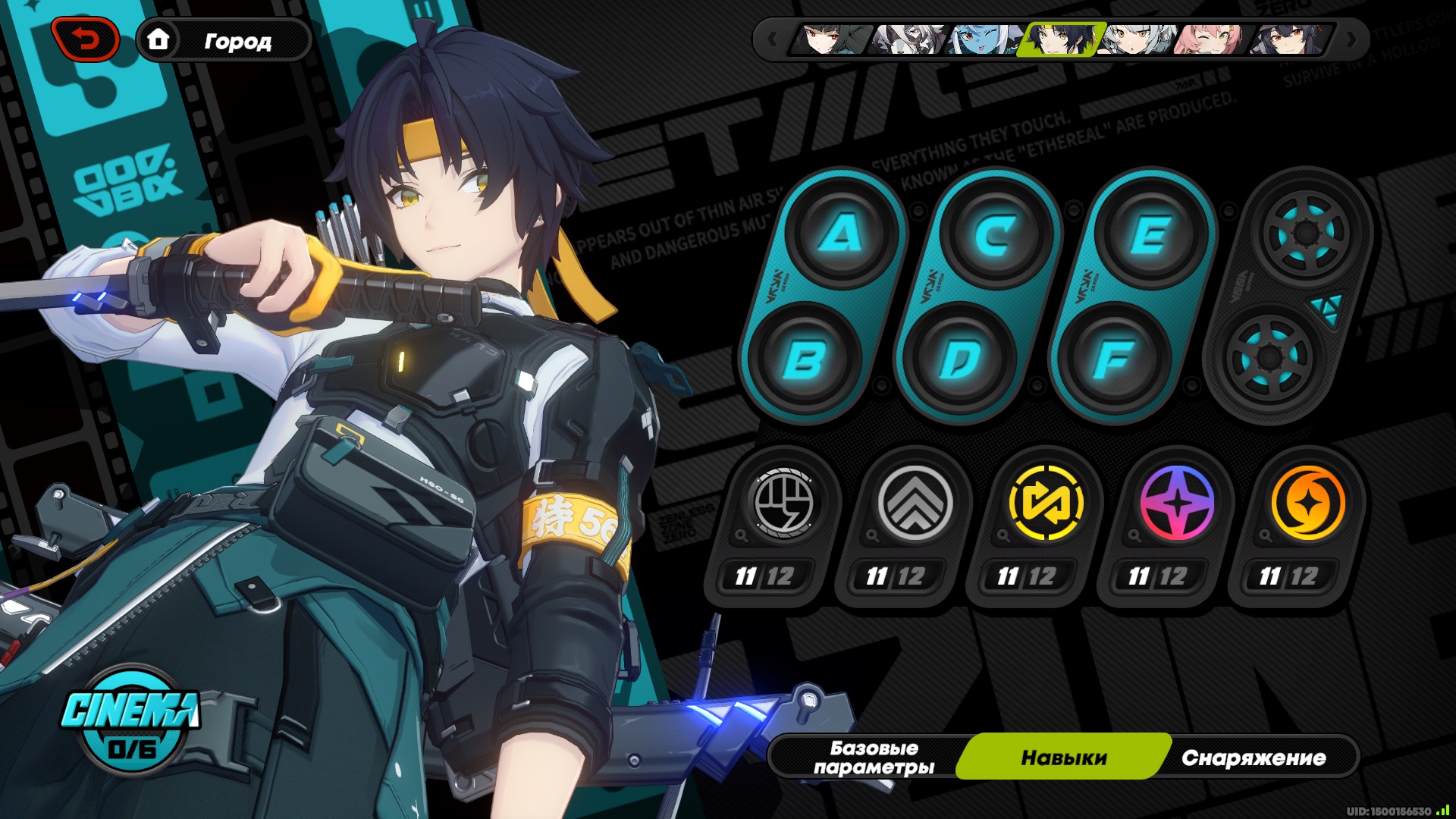Select the pink-haired agent portrait

coord(1210,39)
